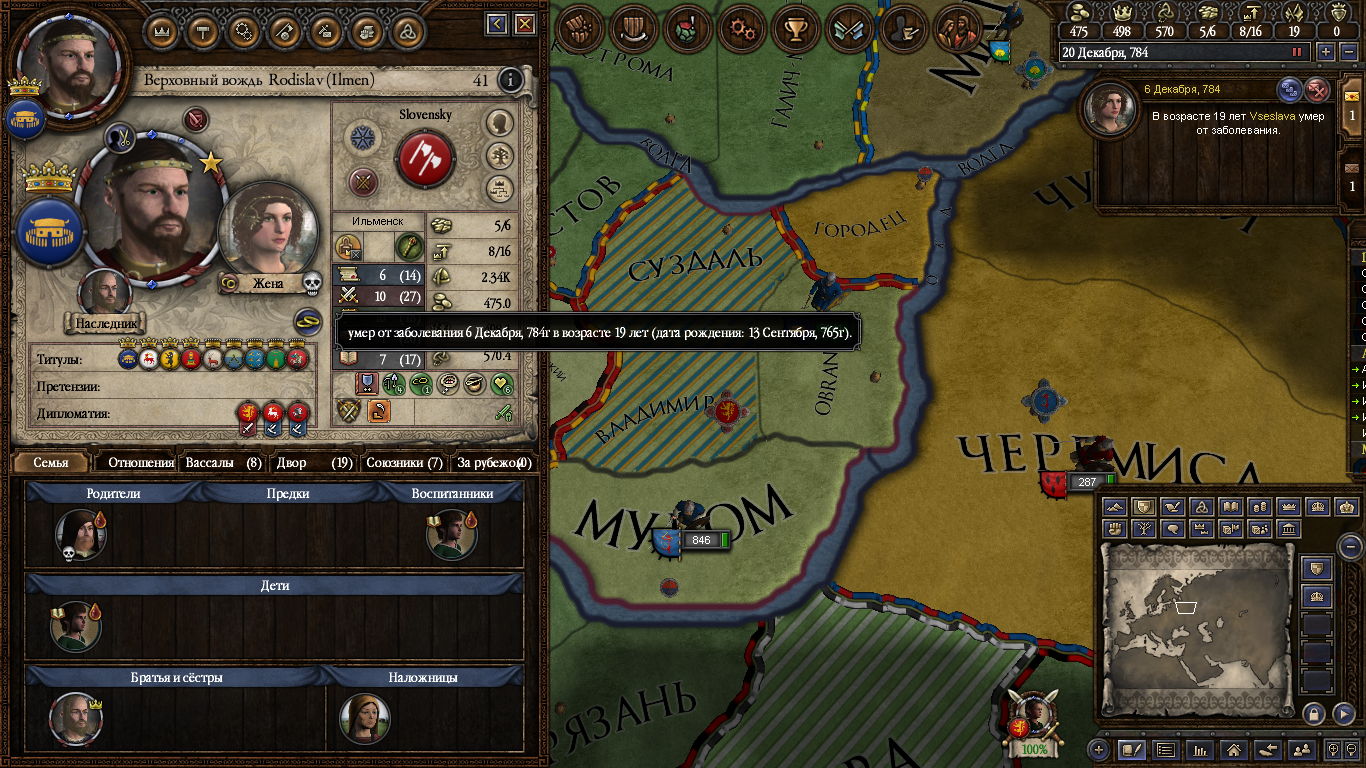Open the character info button

coord(510,80)
